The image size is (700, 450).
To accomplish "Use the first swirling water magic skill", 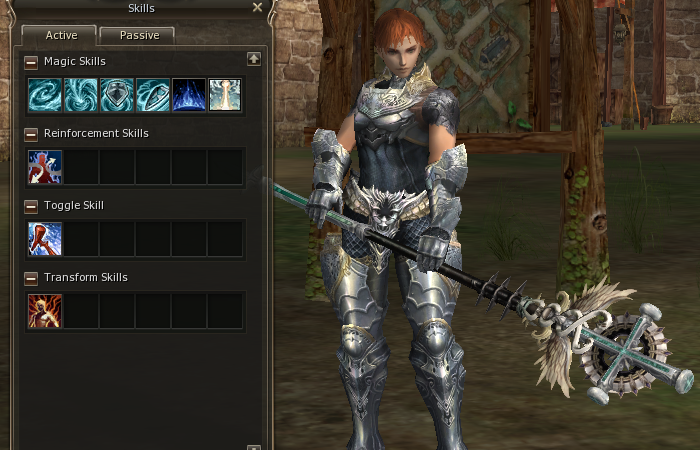I will (x=45, y=95).
